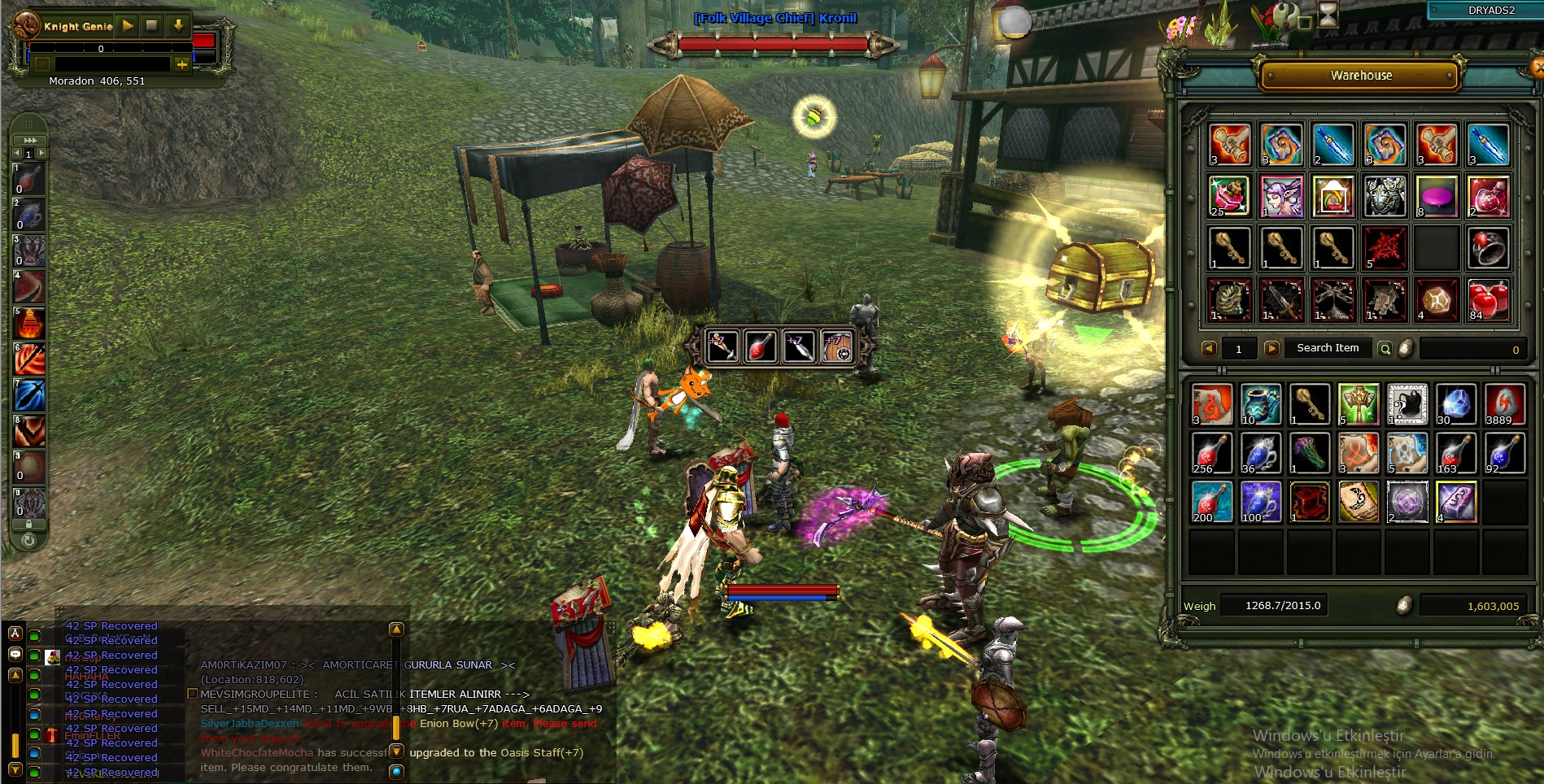Stop the Knight Genie with the square button
The width and height of the screenshot is (1544, 784).
(x=151, y=25)
